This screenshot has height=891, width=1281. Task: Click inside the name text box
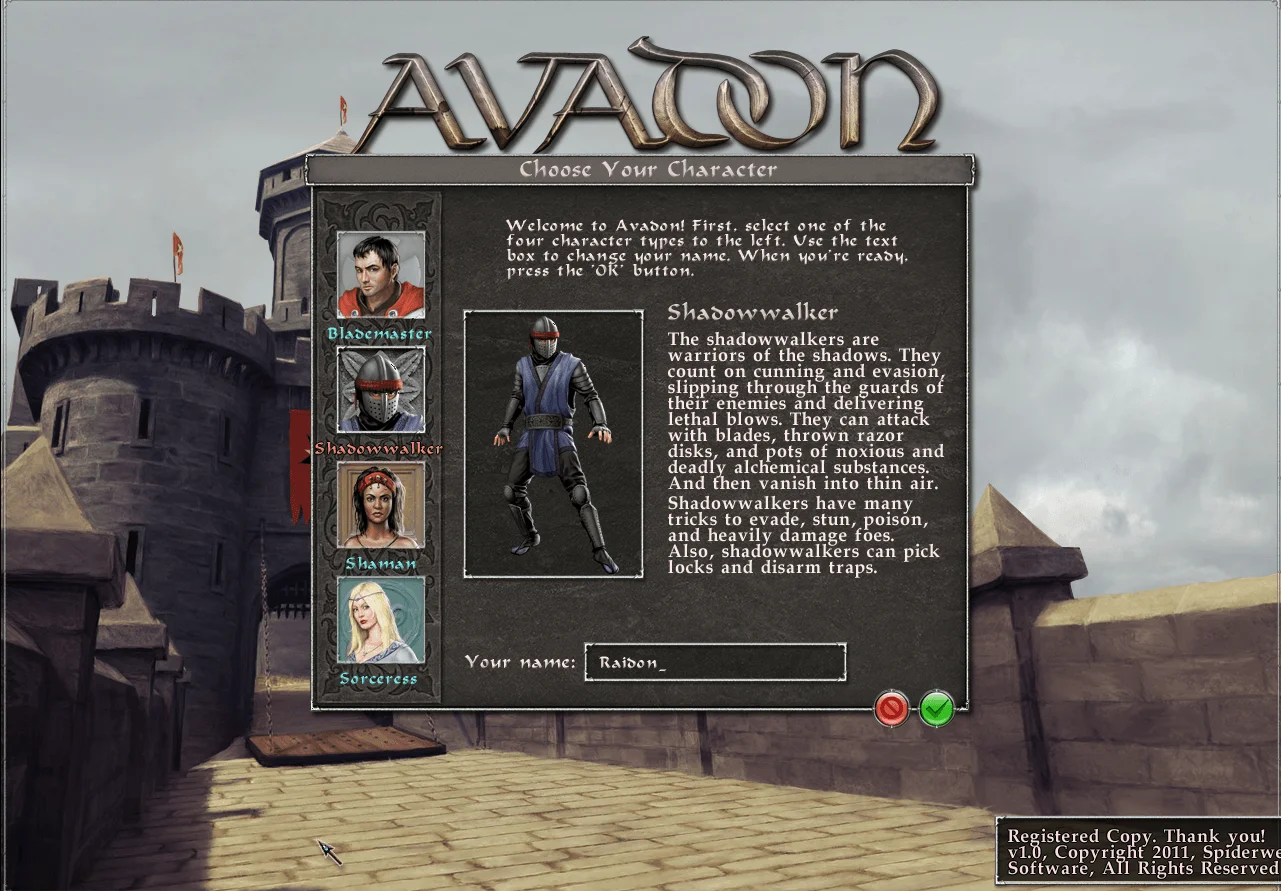tap(714, 662)
